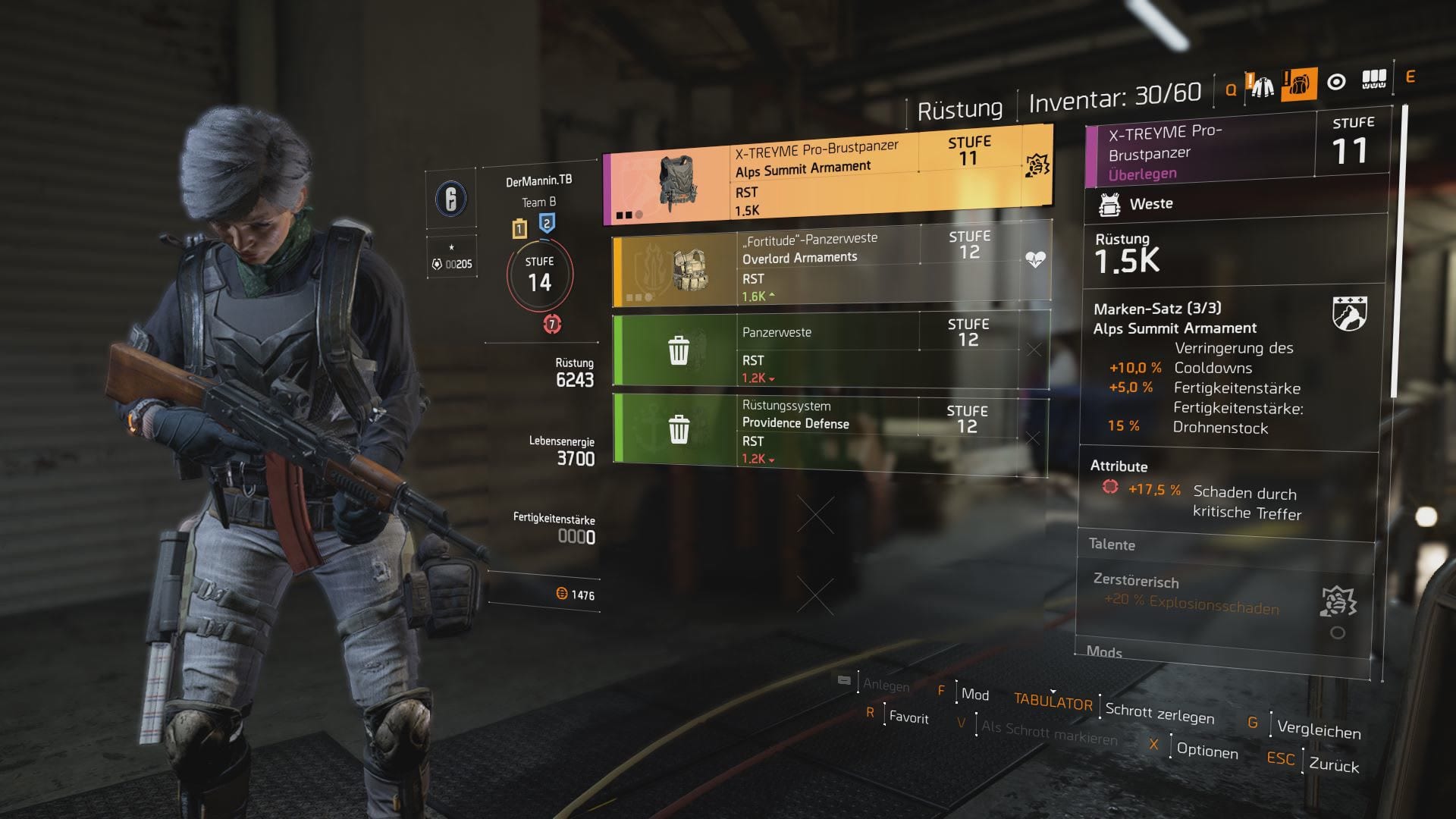
Task: Choose Vergleichen to compare items
Action: 1319,730
